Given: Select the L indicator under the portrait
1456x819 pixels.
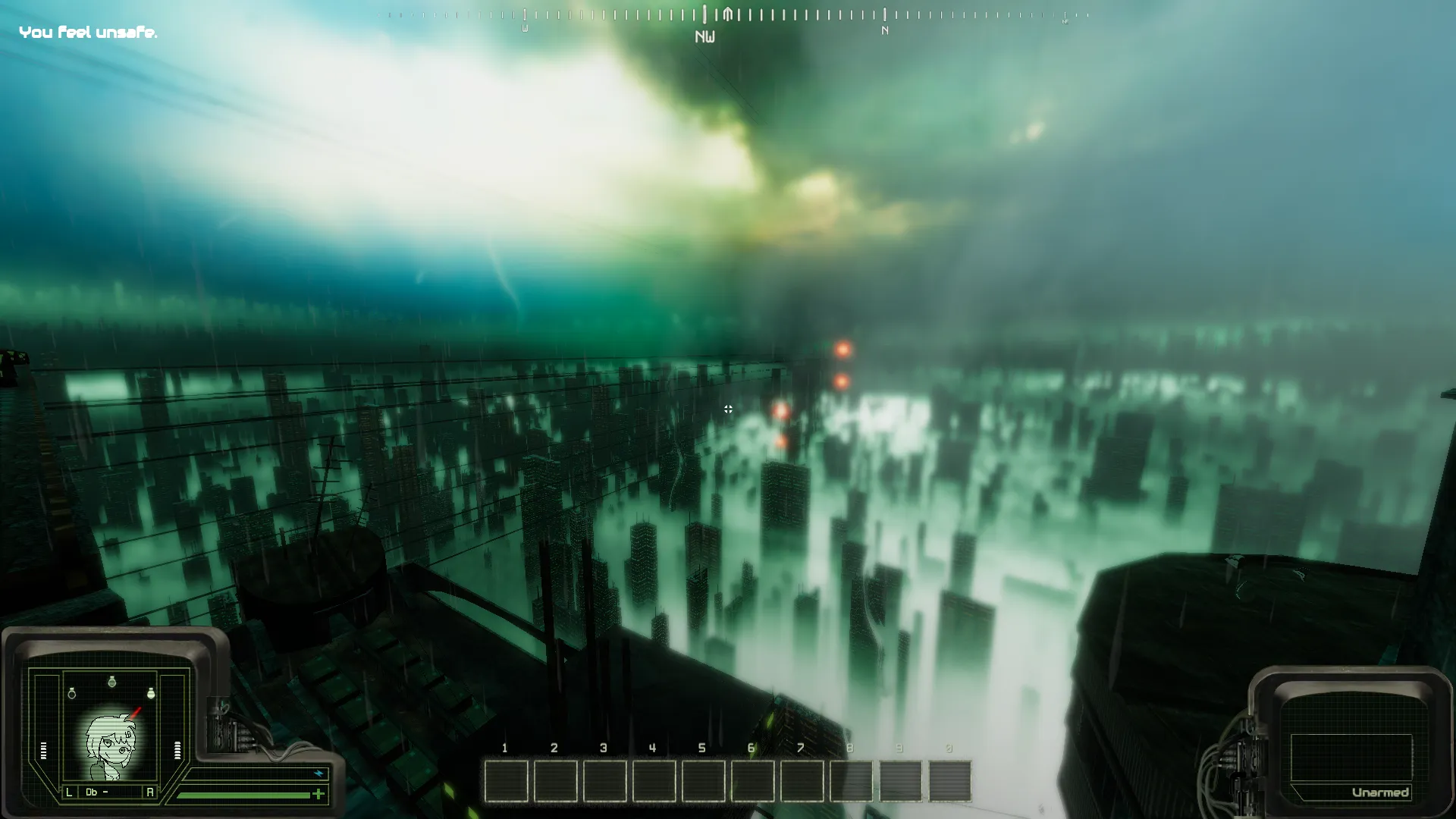Looking at the screenshot, I should (x=69, y=792).
